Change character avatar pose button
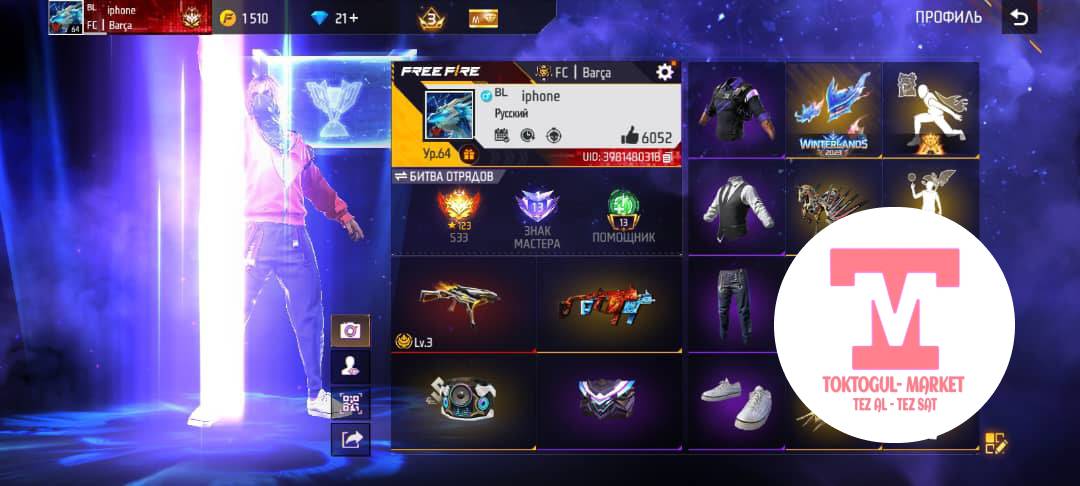 pyautogui.click(x=350, y=366)
